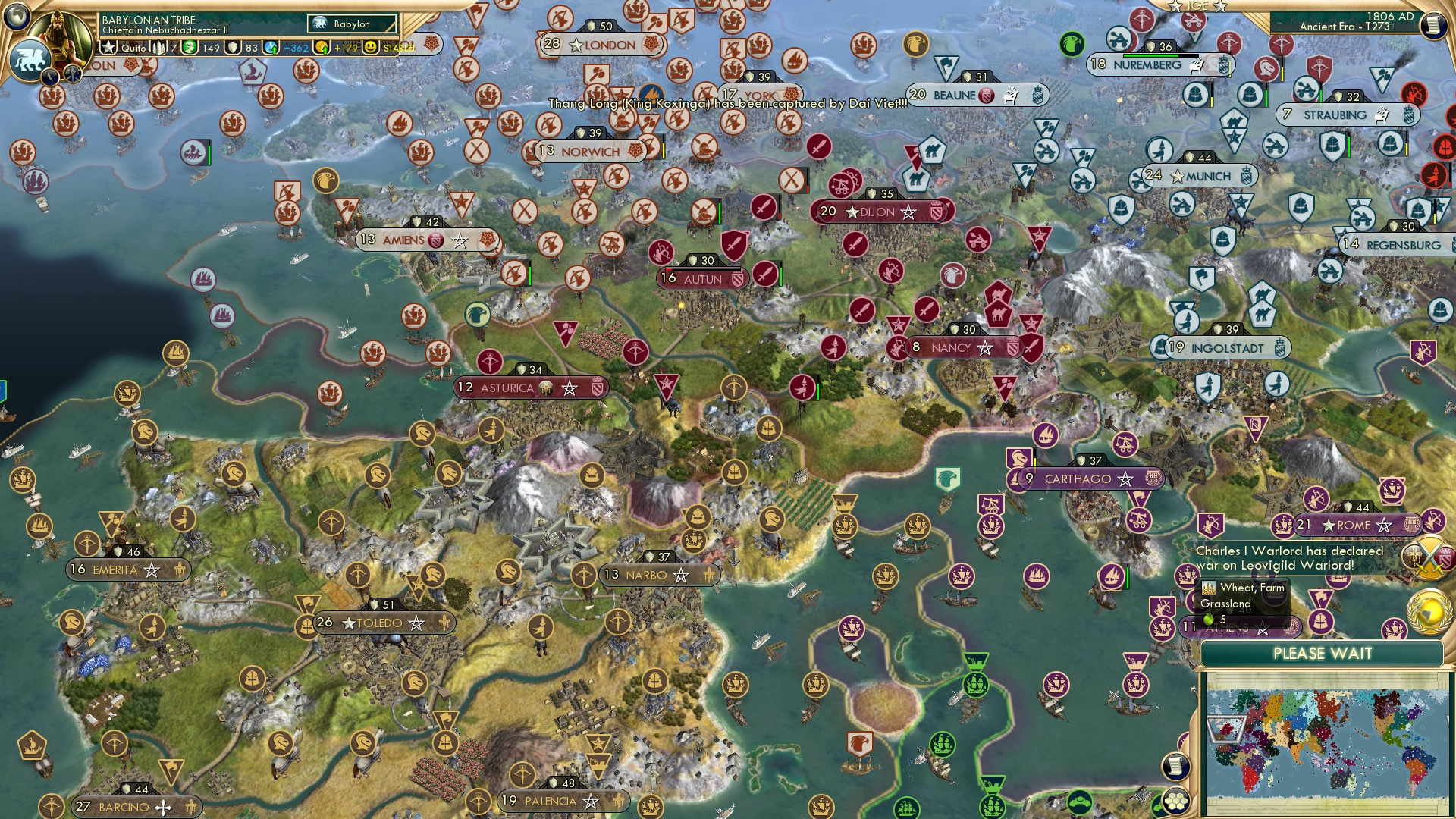Click the STABLE happiness smiley icon

[x=369, y=47]
